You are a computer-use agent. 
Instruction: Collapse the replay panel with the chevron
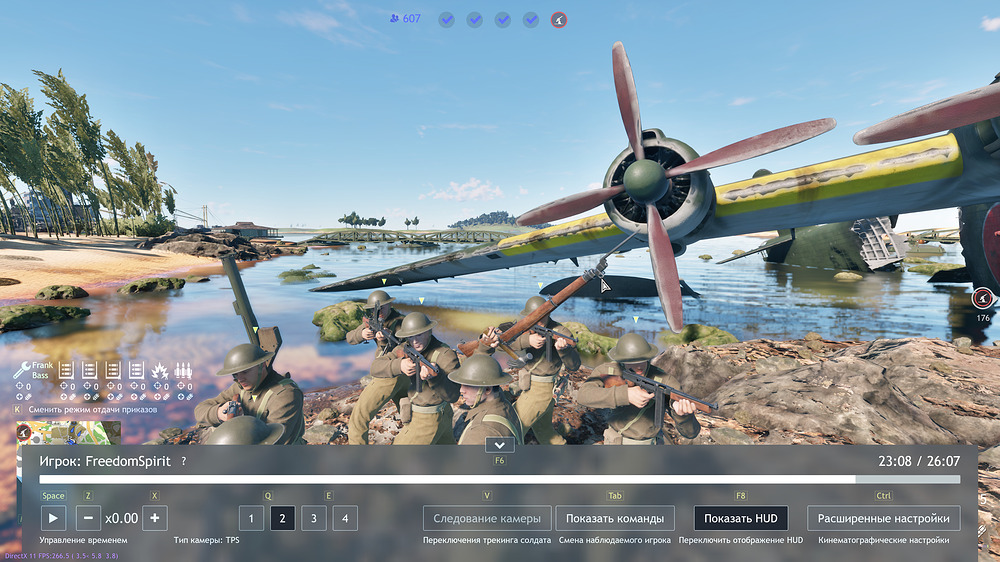499,444
